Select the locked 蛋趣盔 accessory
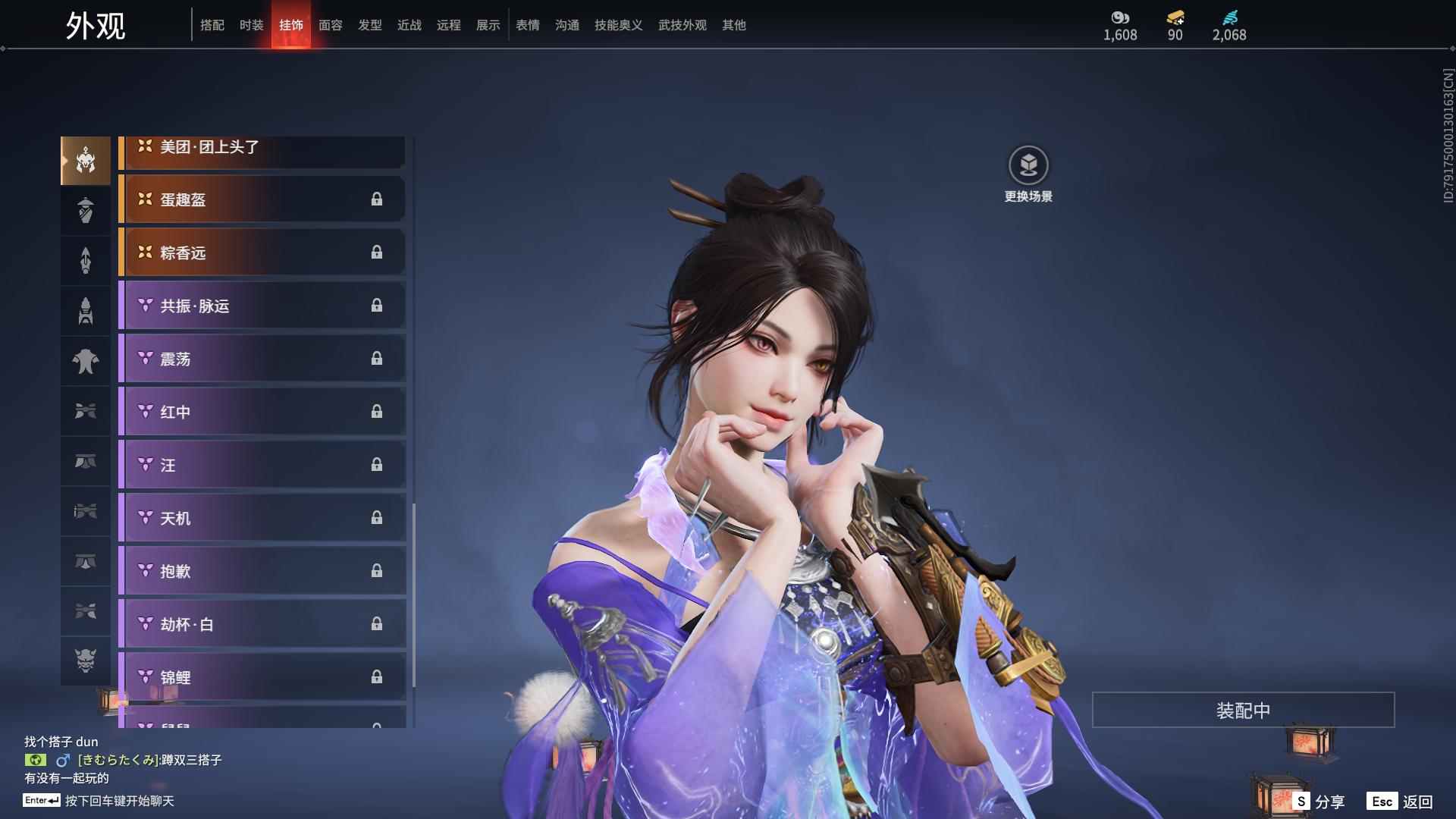 click(x=262, y=199)
